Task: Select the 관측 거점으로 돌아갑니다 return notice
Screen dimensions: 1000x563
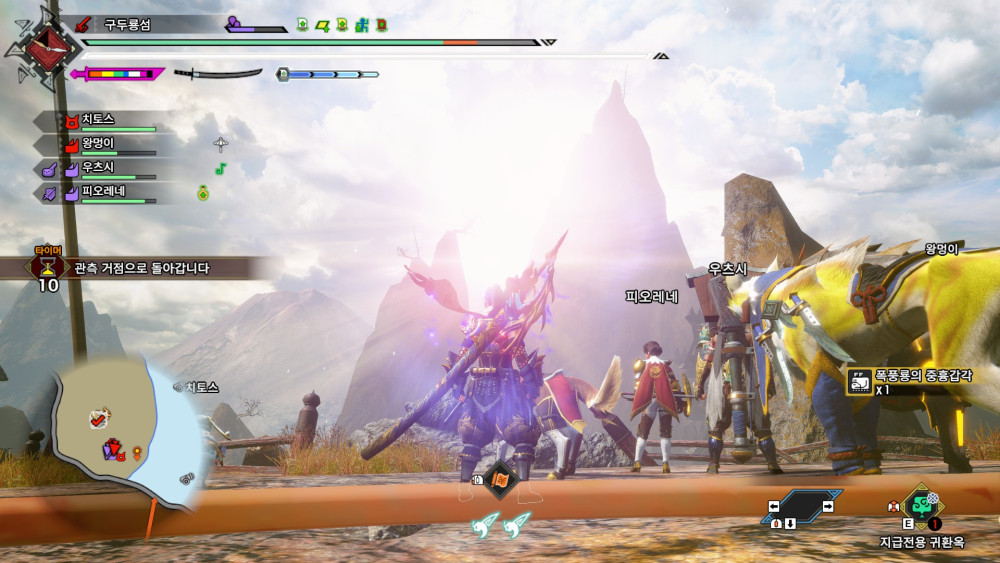Action: point(140,268)
